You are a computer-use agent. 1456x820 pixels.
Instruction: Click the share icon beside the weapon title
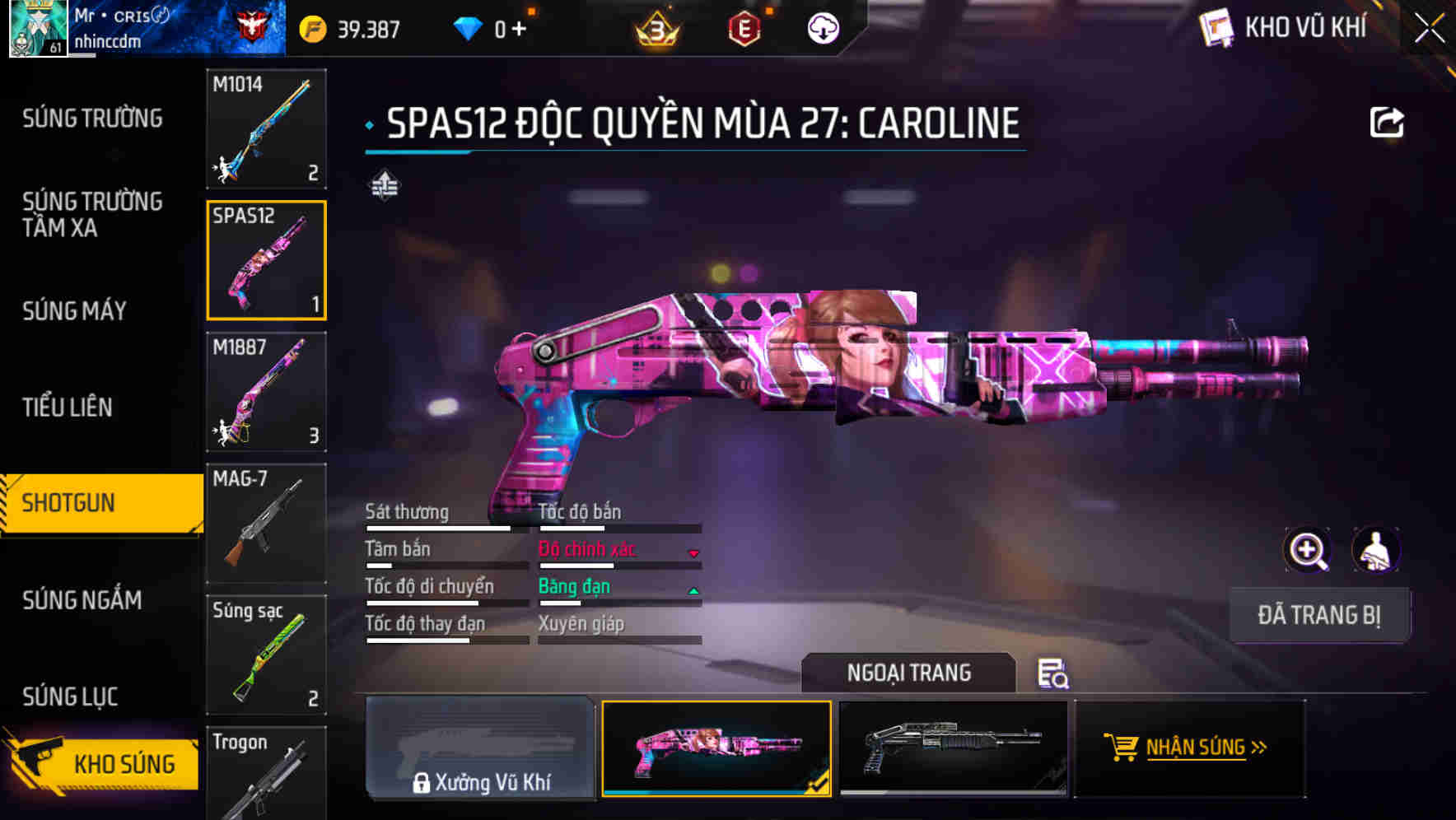[1388, 121]
